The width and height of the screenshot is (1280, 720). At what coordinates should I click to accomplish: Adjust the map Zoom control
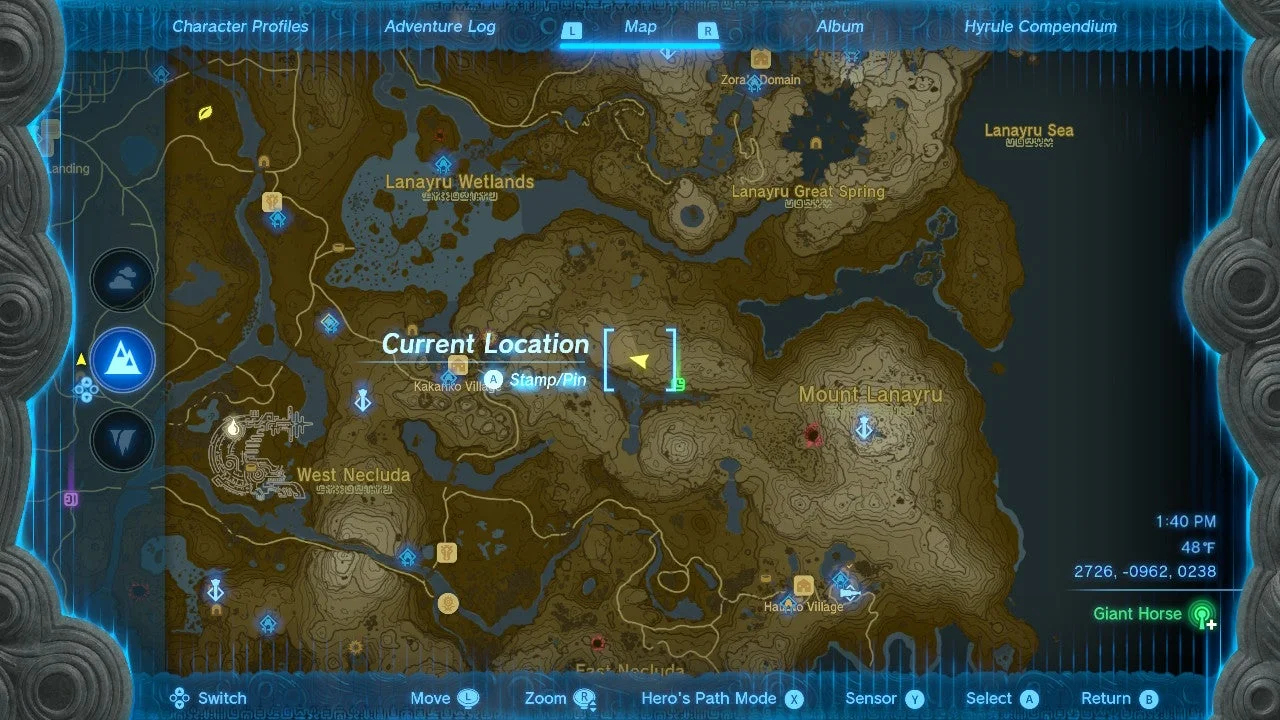(x=559, y=698)
